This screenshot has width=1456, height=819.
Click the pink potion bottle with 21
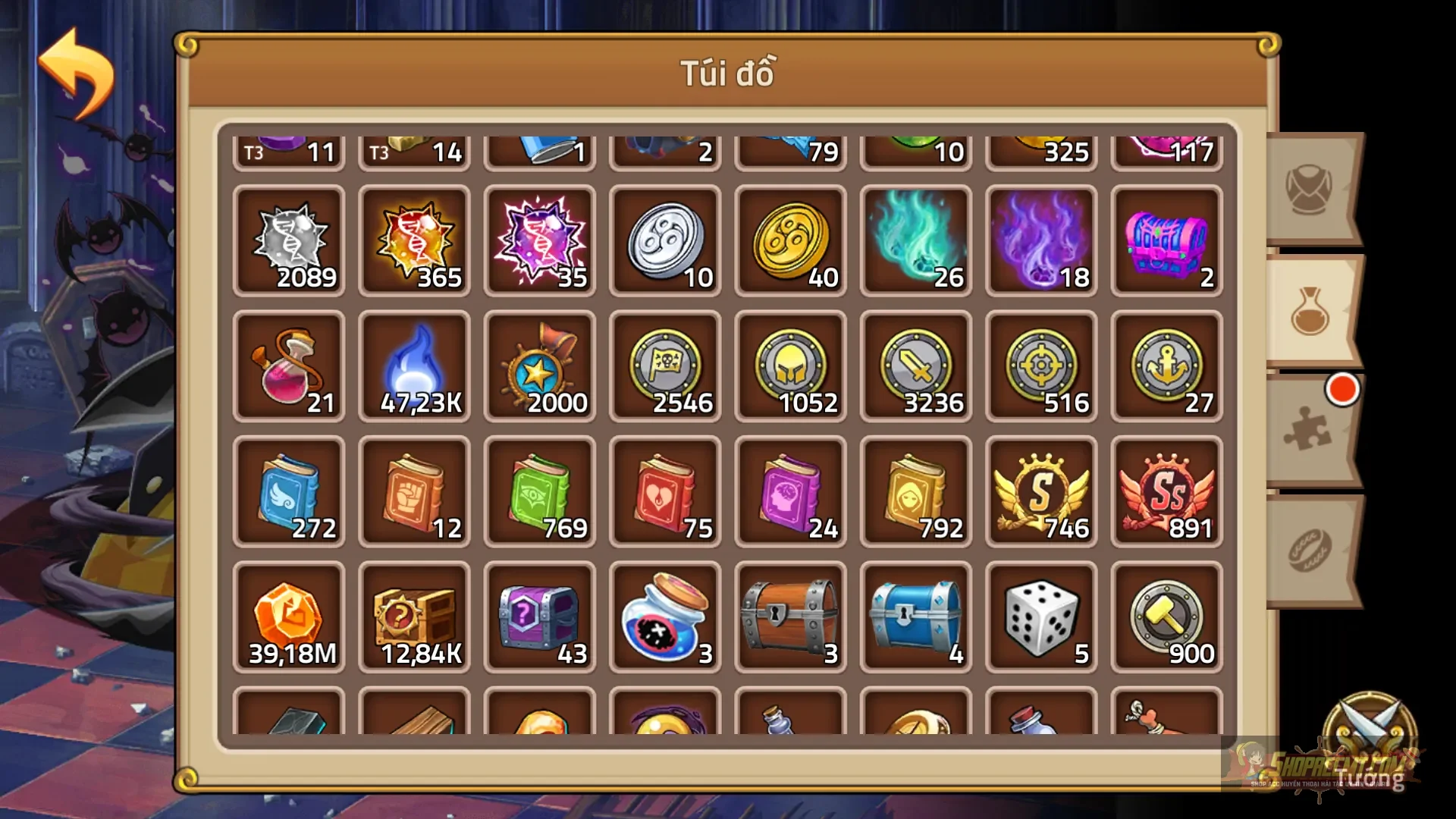click(290, 366)
